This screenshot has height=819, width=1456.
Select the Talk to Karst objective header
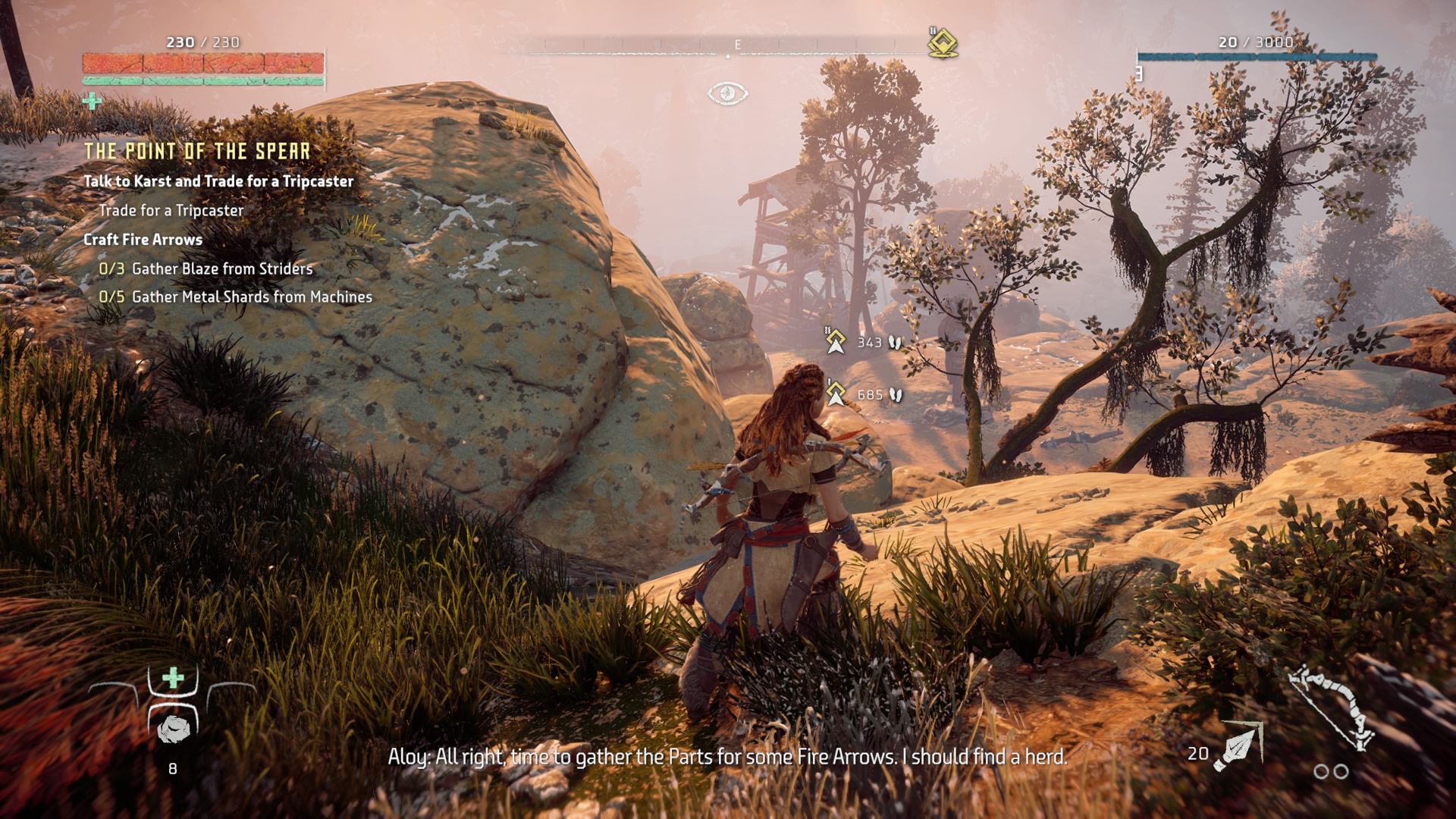point(218,181)
